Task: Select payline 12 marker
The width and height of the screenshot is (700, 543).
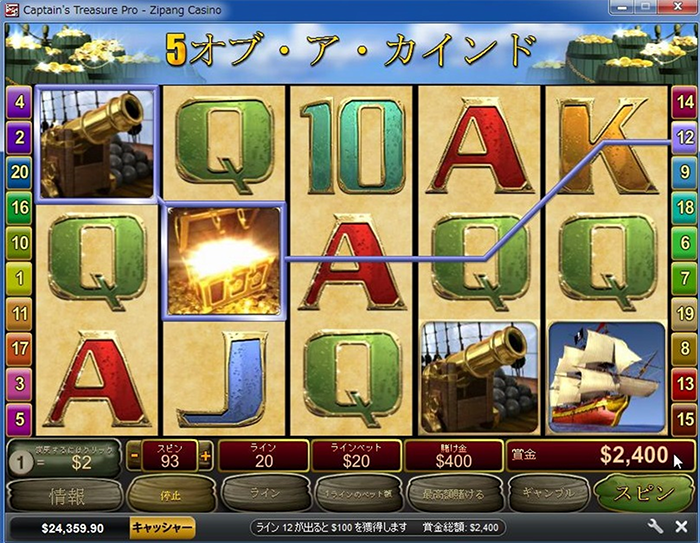Action: pyautogui.click(x=684, y=137)
